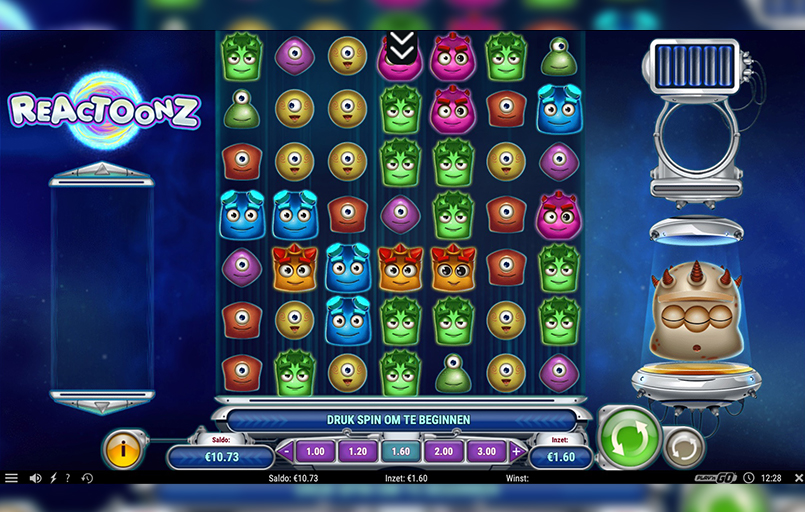805x512 pixels.
Task: Open the autoplay settings button
Action: 684,446
